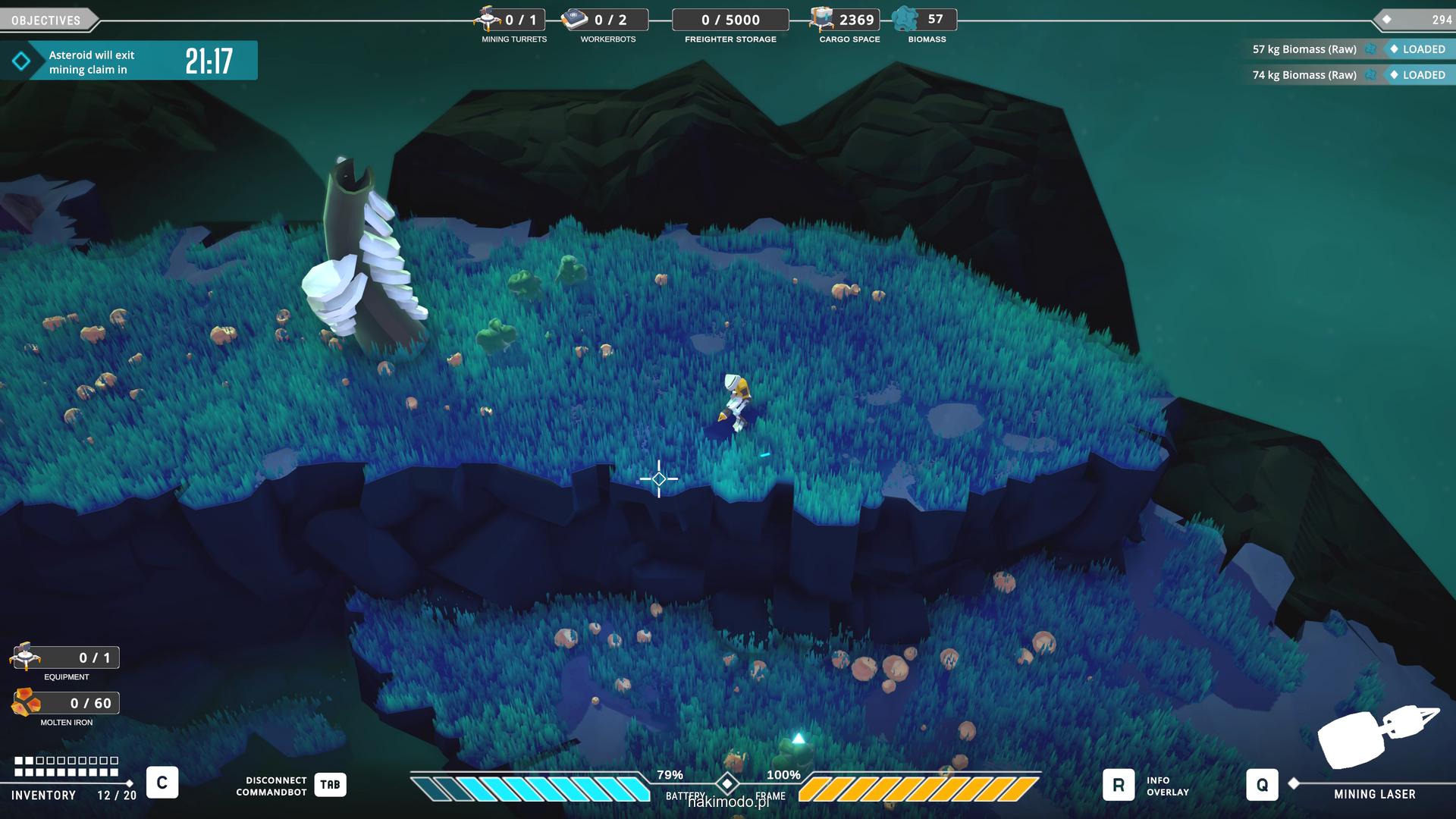Toggle the Info Overlay

pos(1119,786)
